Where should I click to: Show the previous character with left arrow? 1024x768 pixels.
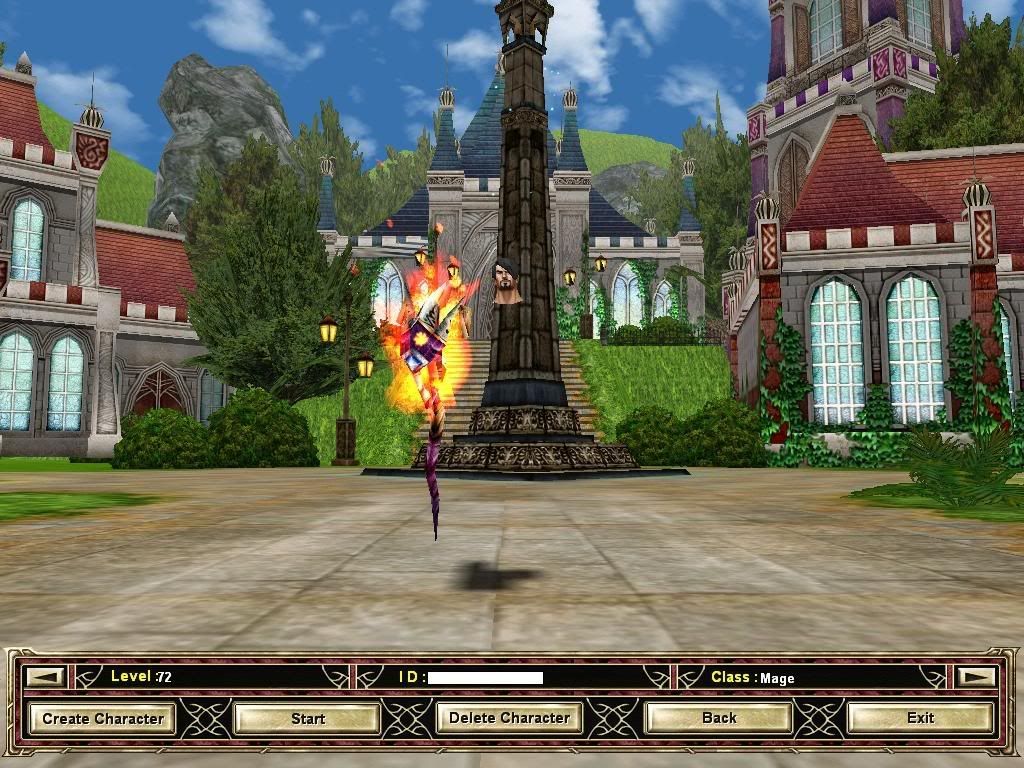click(45, 677)
